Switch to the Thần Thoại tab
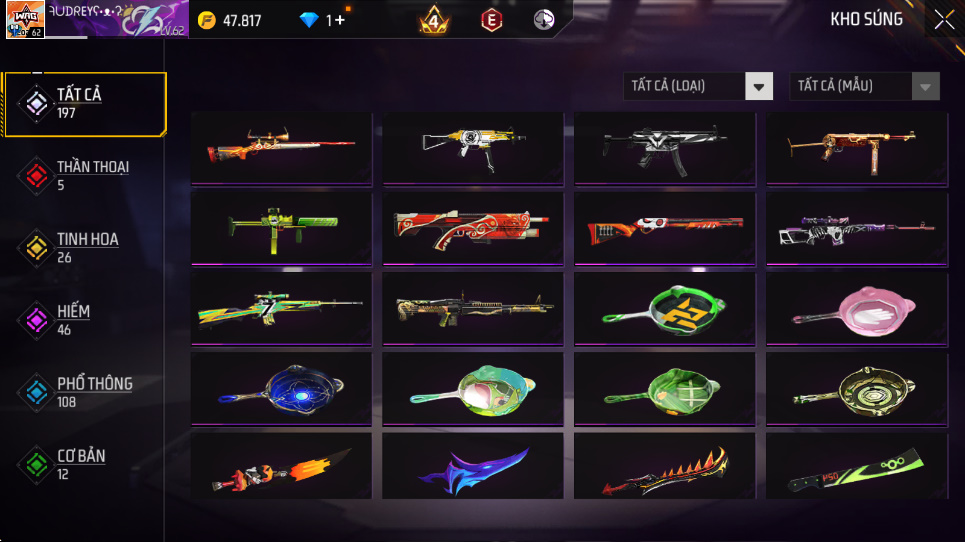965x542 pixels. tap(84, 175)
